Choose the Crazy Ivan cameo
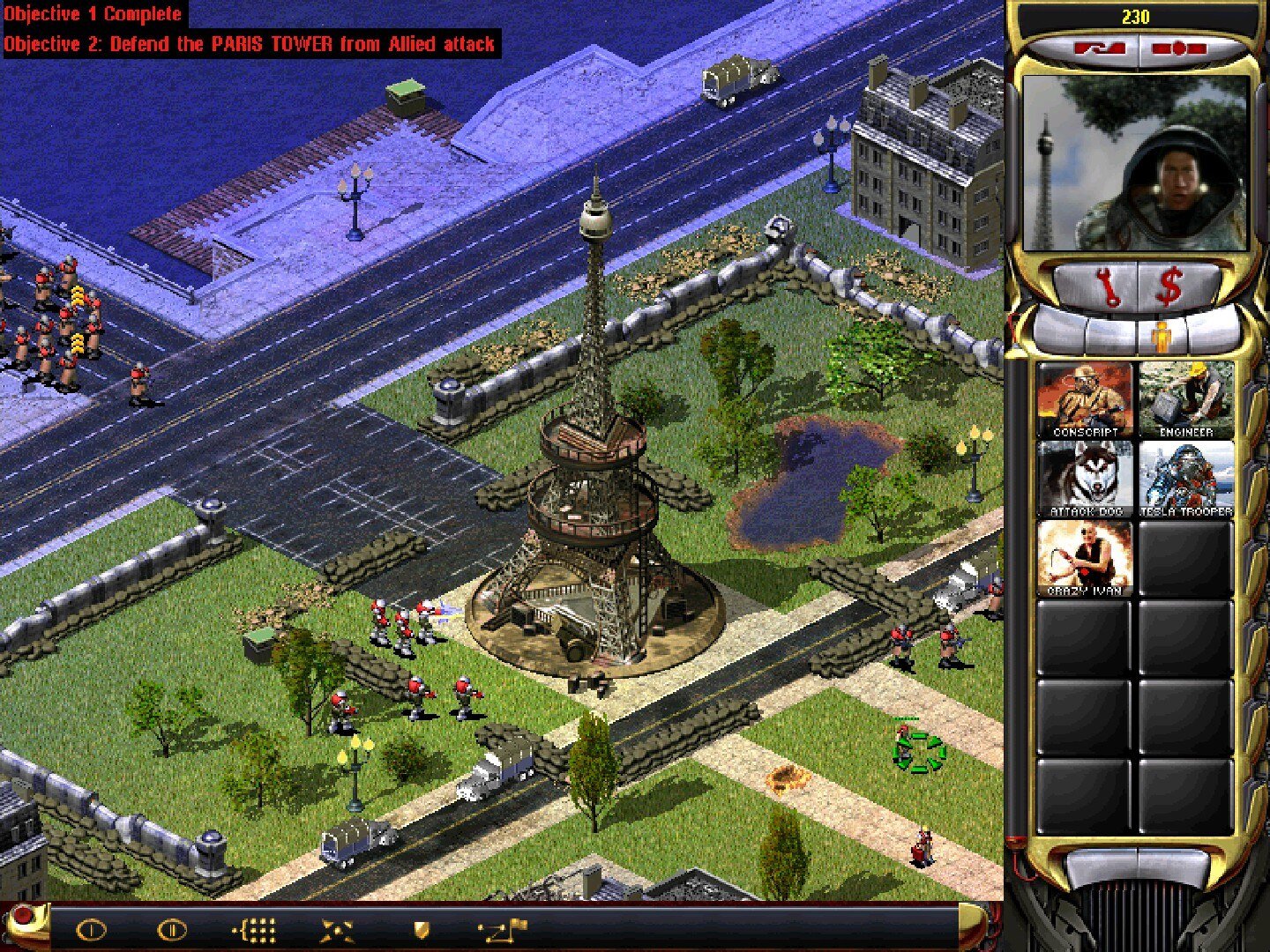The width and height of the screenshot is (1270, 952). tap(1085, 558)
